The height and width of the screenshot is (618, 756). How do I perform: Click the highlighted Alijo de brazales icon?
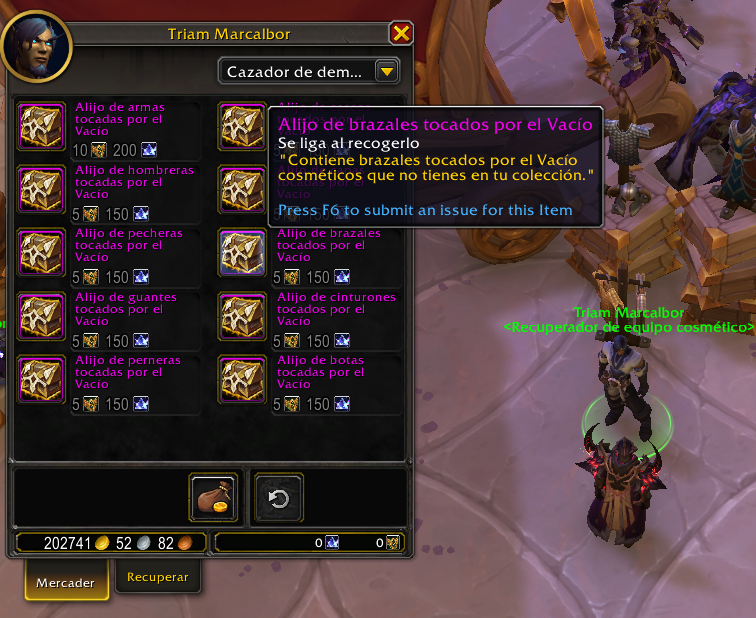[x=243, y=252]
